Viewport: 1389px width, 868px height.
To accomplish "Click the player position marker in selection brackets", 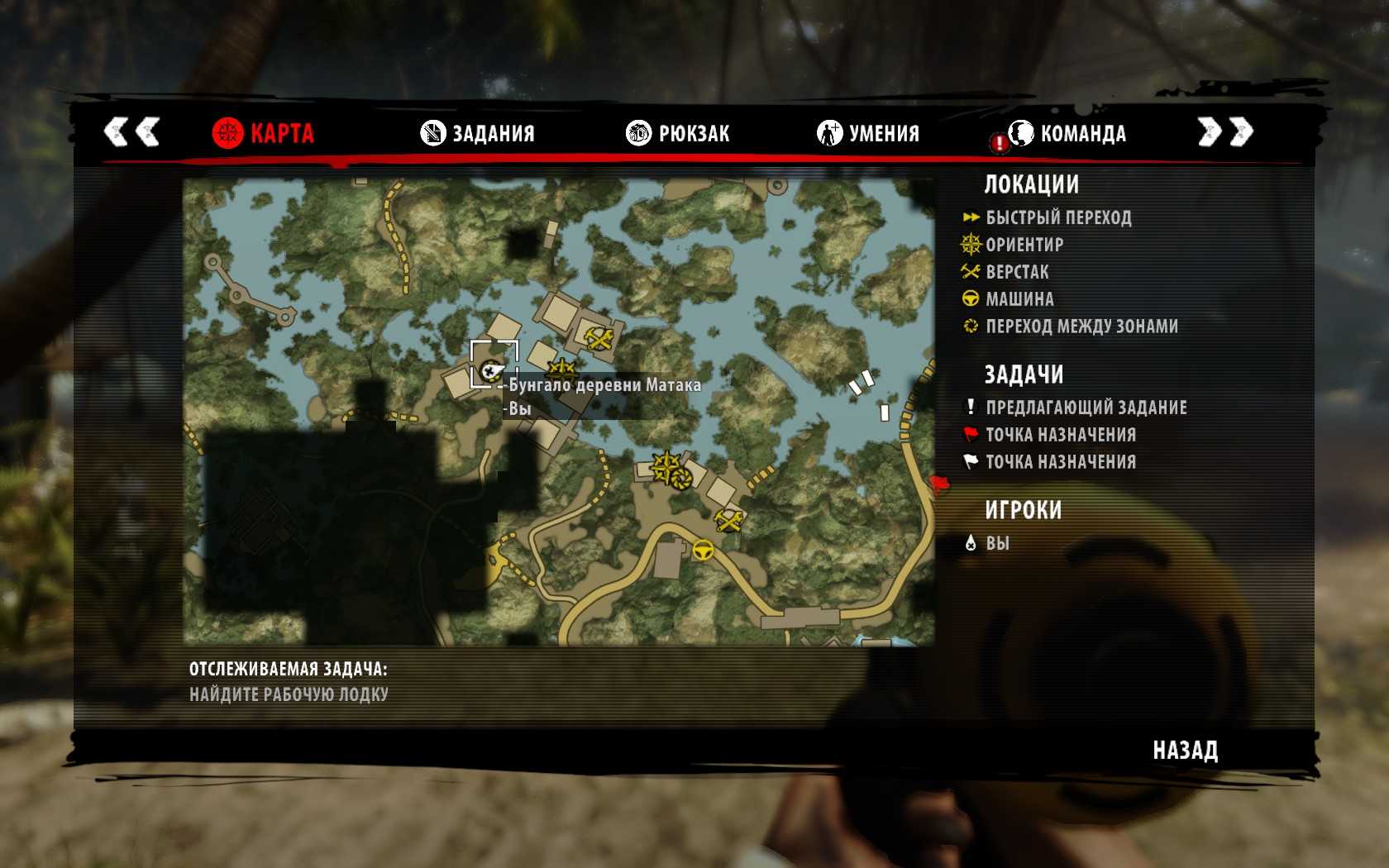I will (x=493, y=368).
